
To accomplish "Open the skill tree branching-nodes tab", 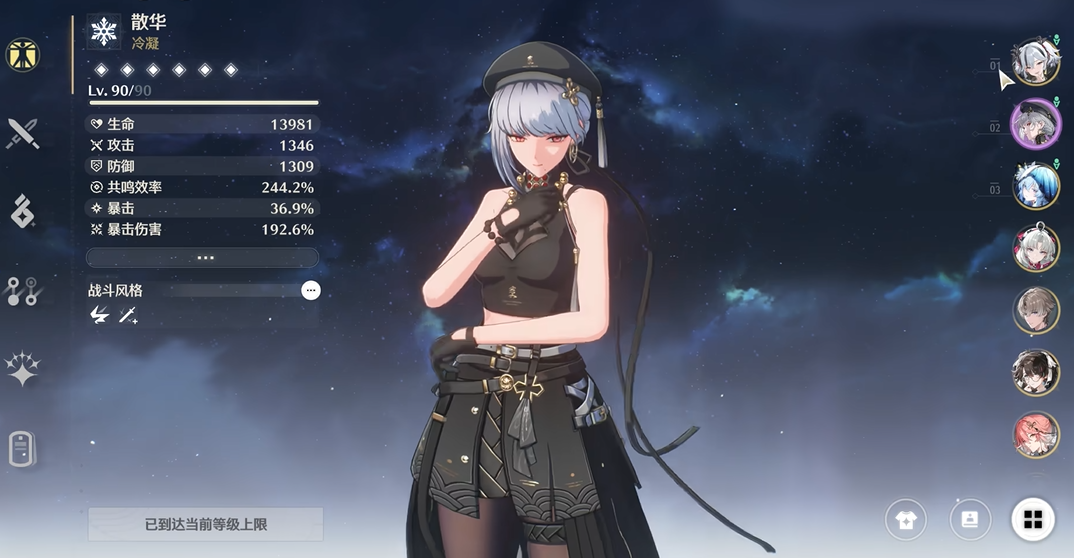I will 22,291.
